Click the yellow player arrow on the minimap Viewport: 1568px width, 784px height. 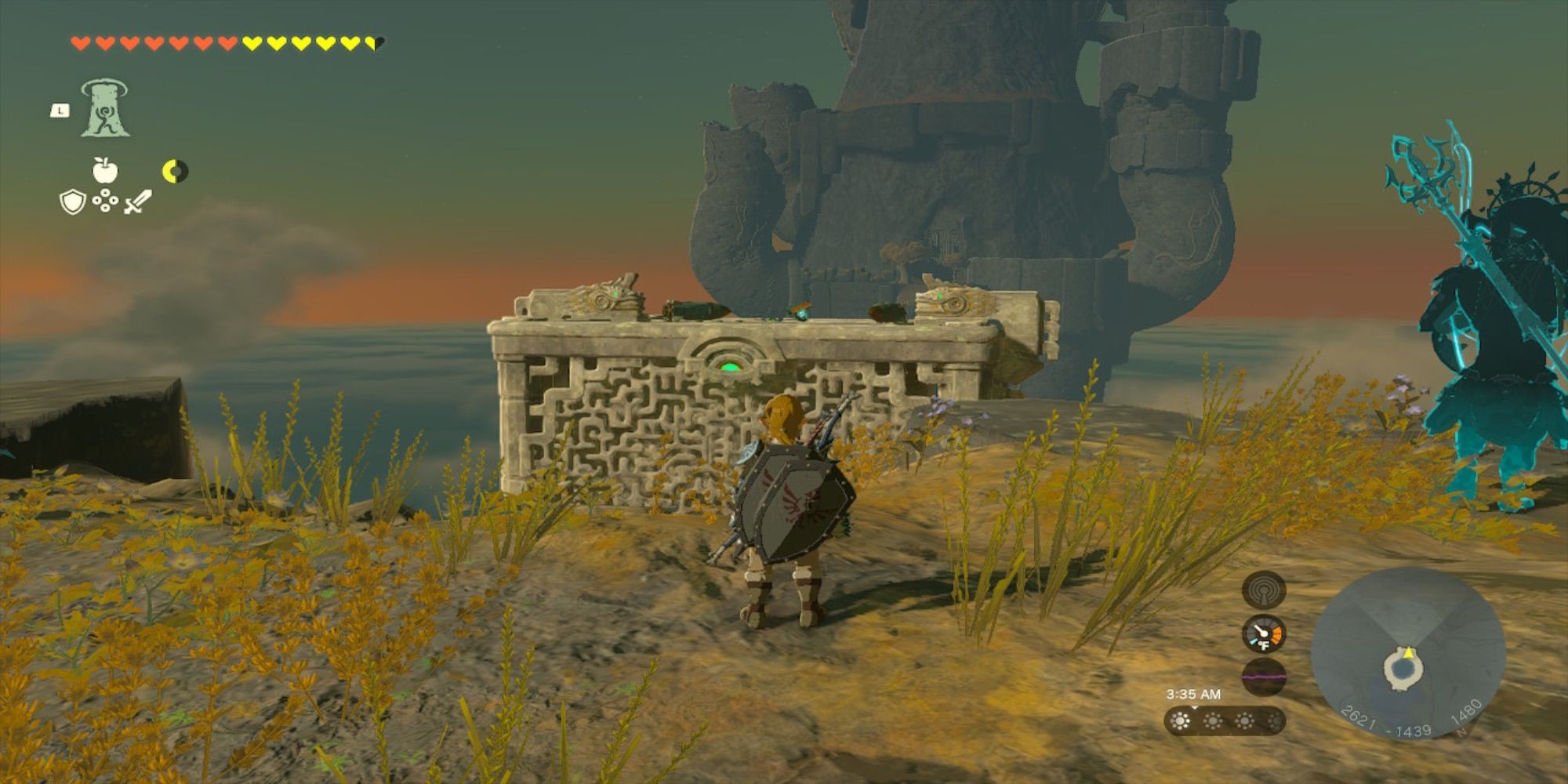click(1409, 653)
